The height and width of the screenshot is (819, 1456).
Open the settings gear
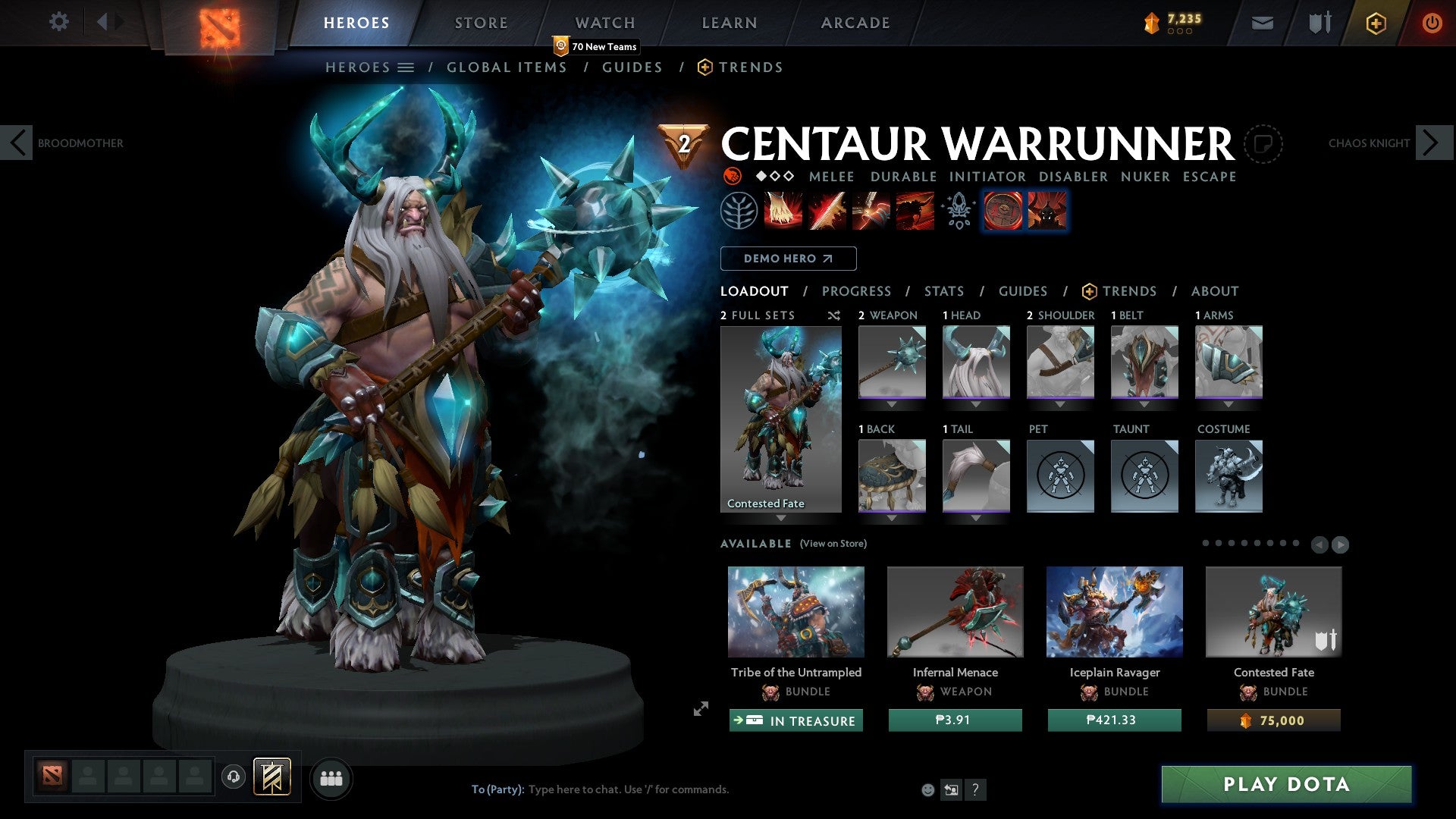58,21
